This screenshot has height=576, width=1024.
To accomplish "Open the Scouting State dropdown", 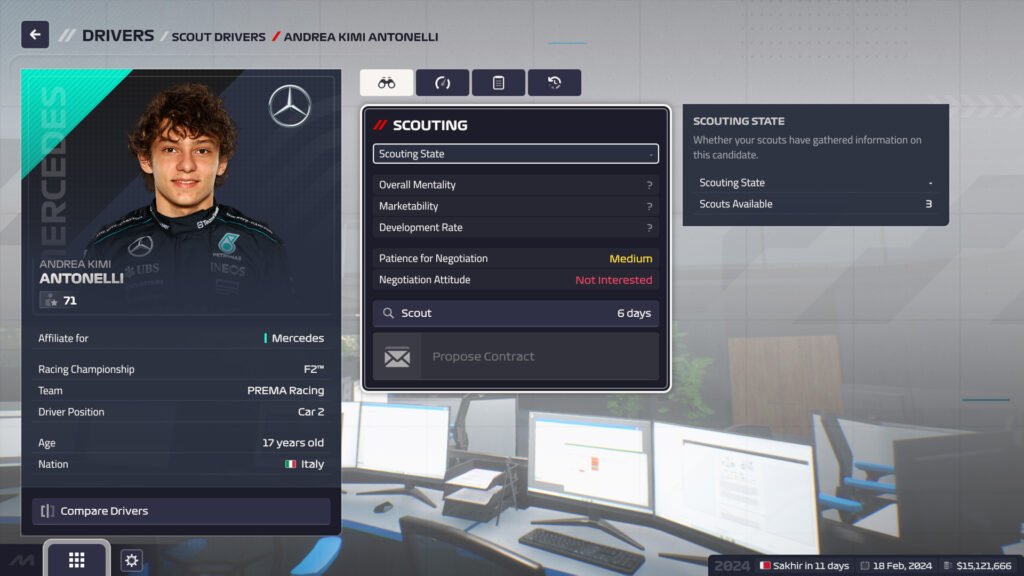I will (x=515, y=154).
